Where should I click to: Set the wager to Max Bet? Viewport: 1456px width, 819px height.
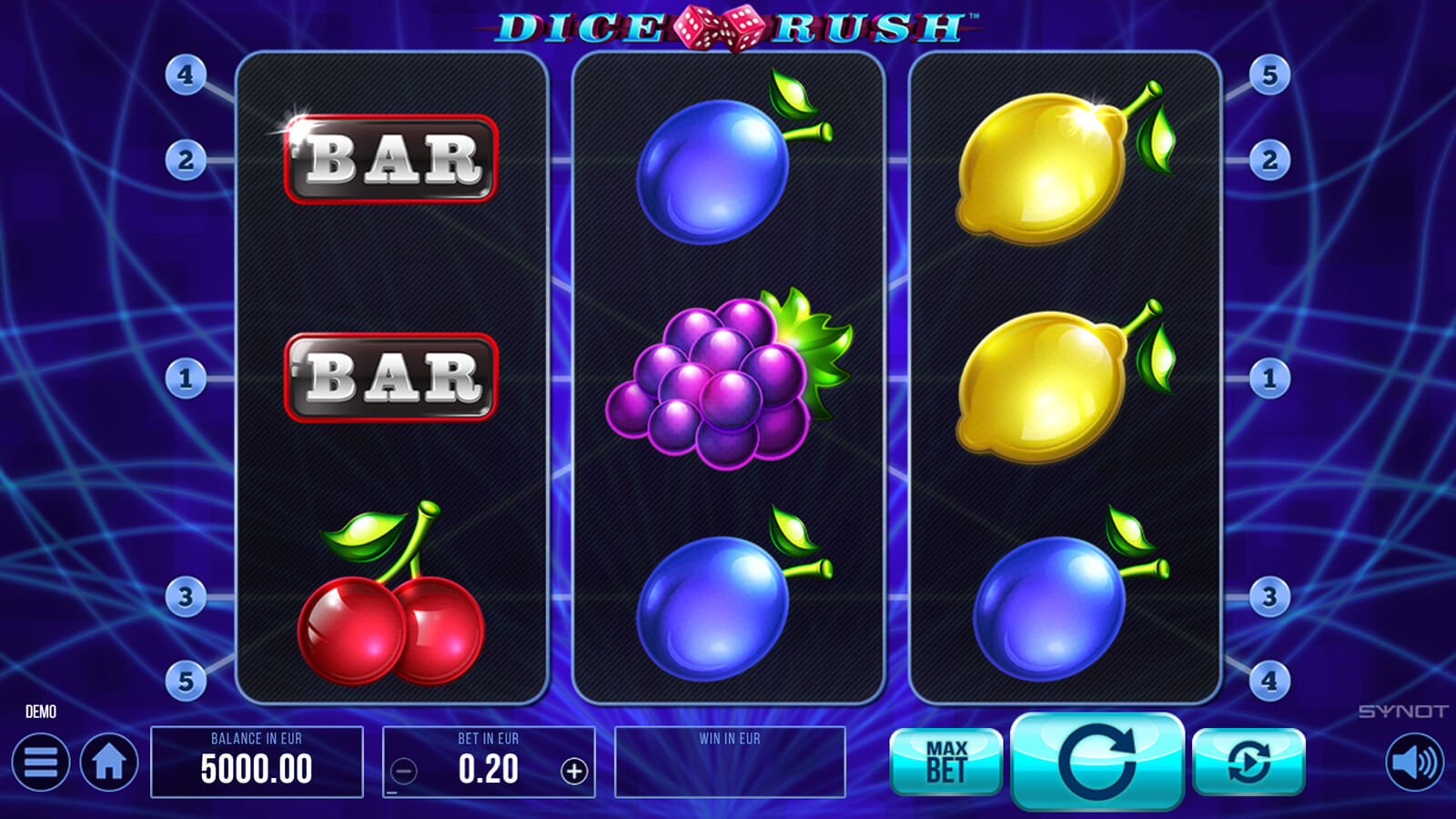click(x=945, y=762)
